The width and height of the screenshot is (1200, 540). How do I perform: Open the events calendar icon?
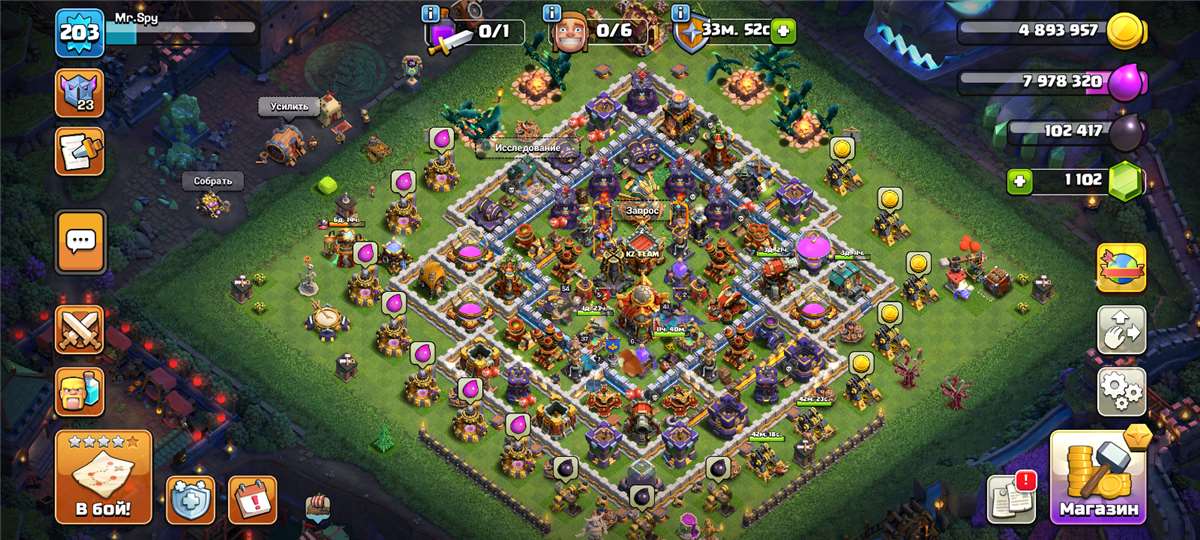point(252,499)
